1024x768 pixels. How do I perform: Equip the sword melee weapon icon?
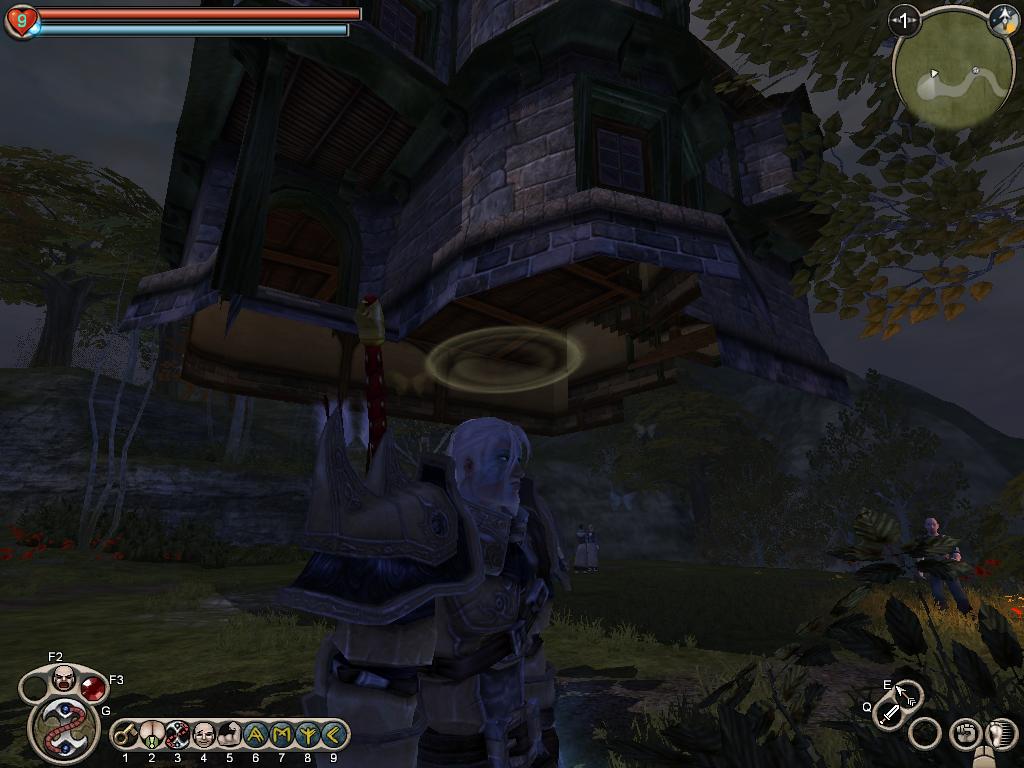click(888, 715)
